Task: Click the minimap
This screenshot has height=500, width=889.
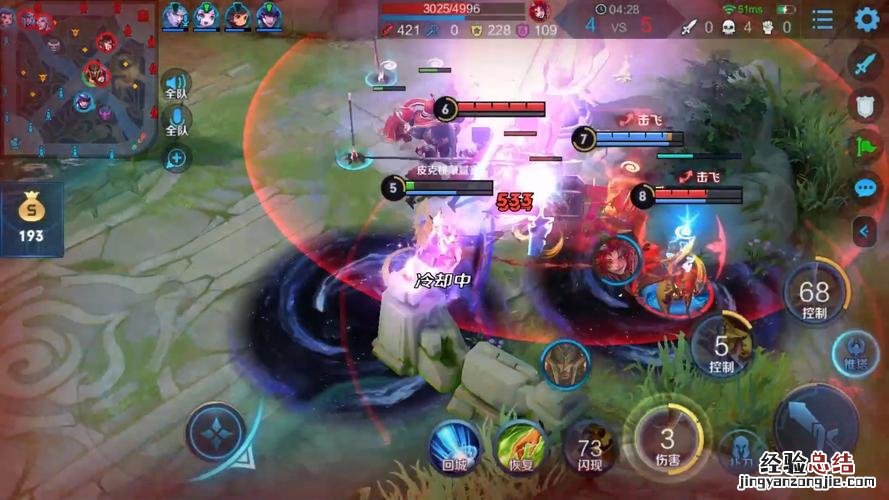Action: coord(78,77)
